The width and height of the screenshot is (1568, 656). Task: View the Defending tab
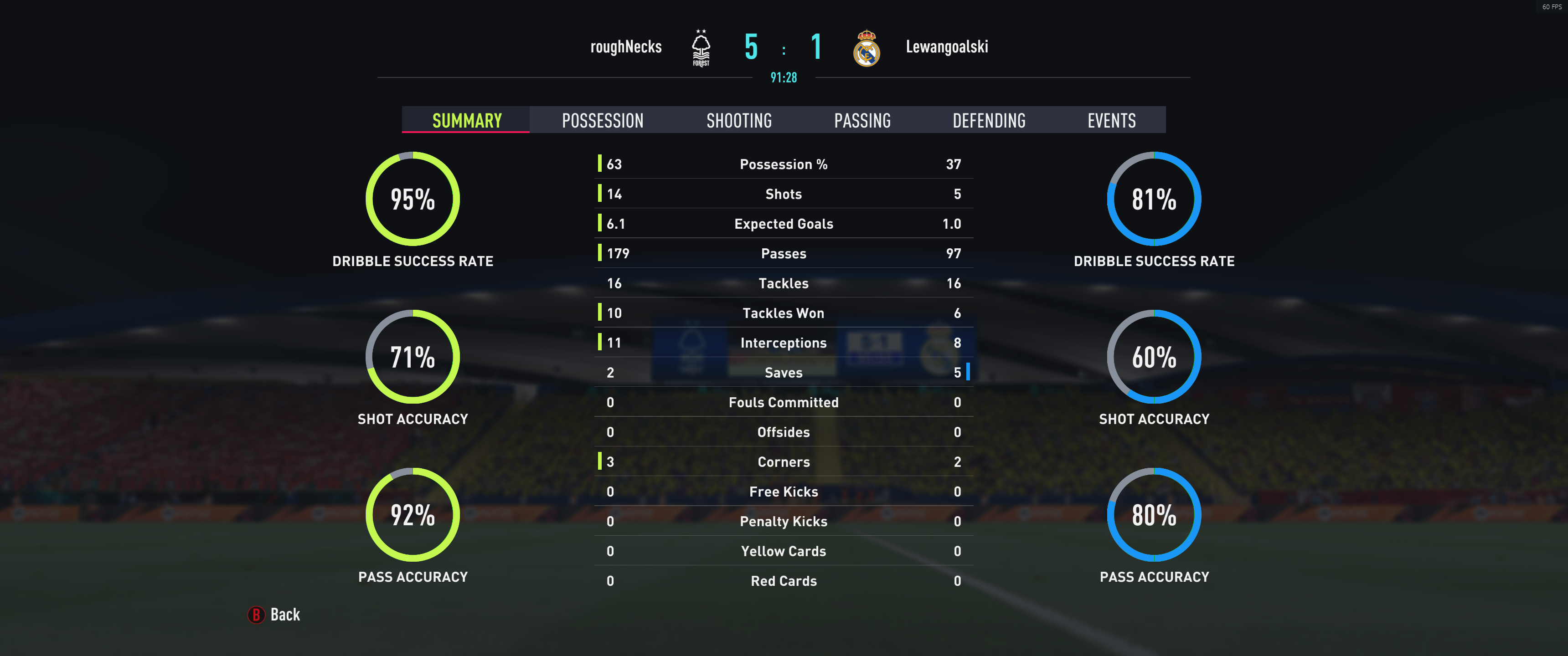point(989,120)
